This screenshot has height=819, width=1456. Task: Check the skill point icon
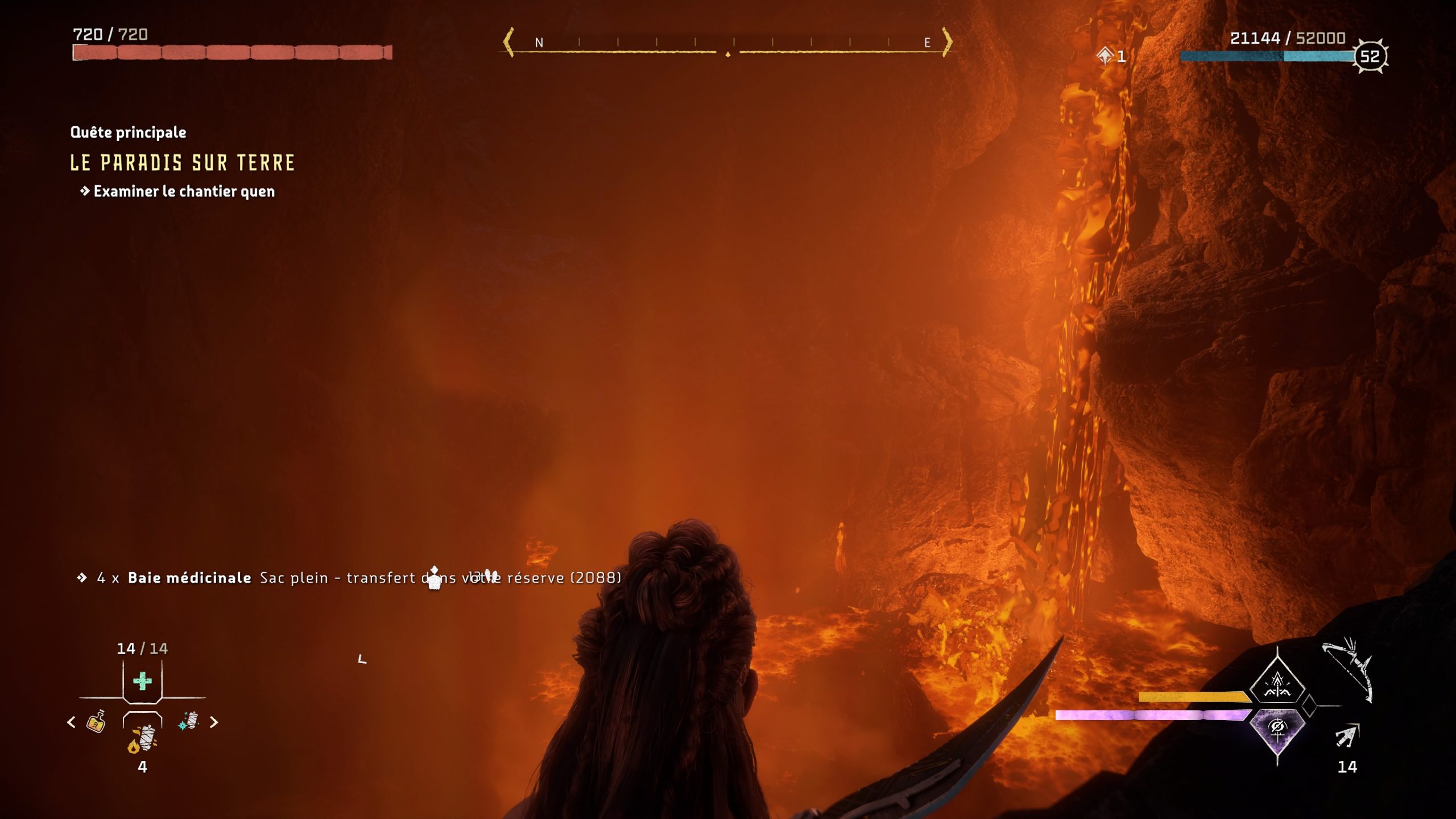pyautogui.click(x=1105, y=56)
